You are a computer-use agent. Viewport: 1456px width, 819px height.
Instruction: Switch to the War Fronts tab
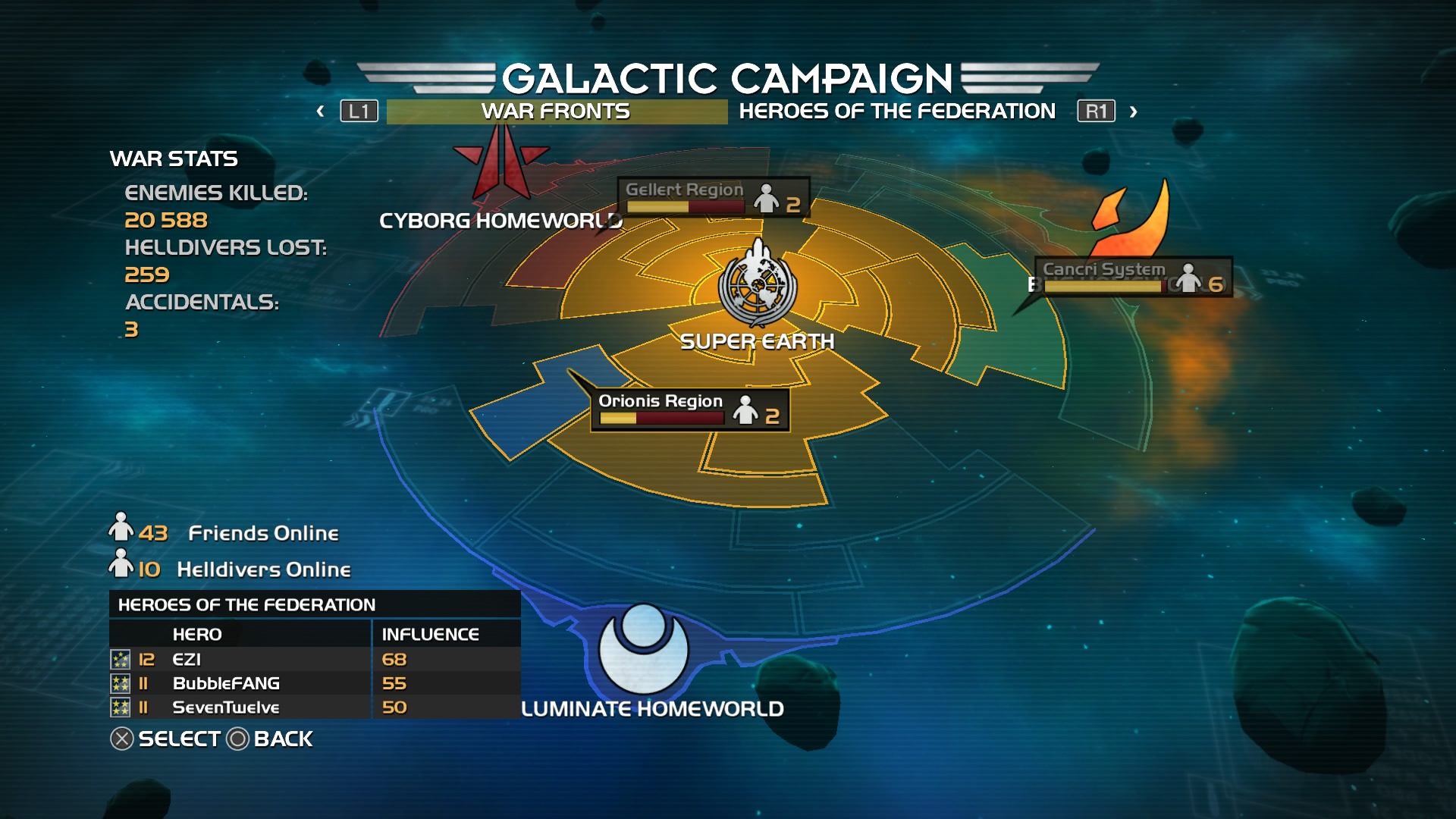[554, 111]
